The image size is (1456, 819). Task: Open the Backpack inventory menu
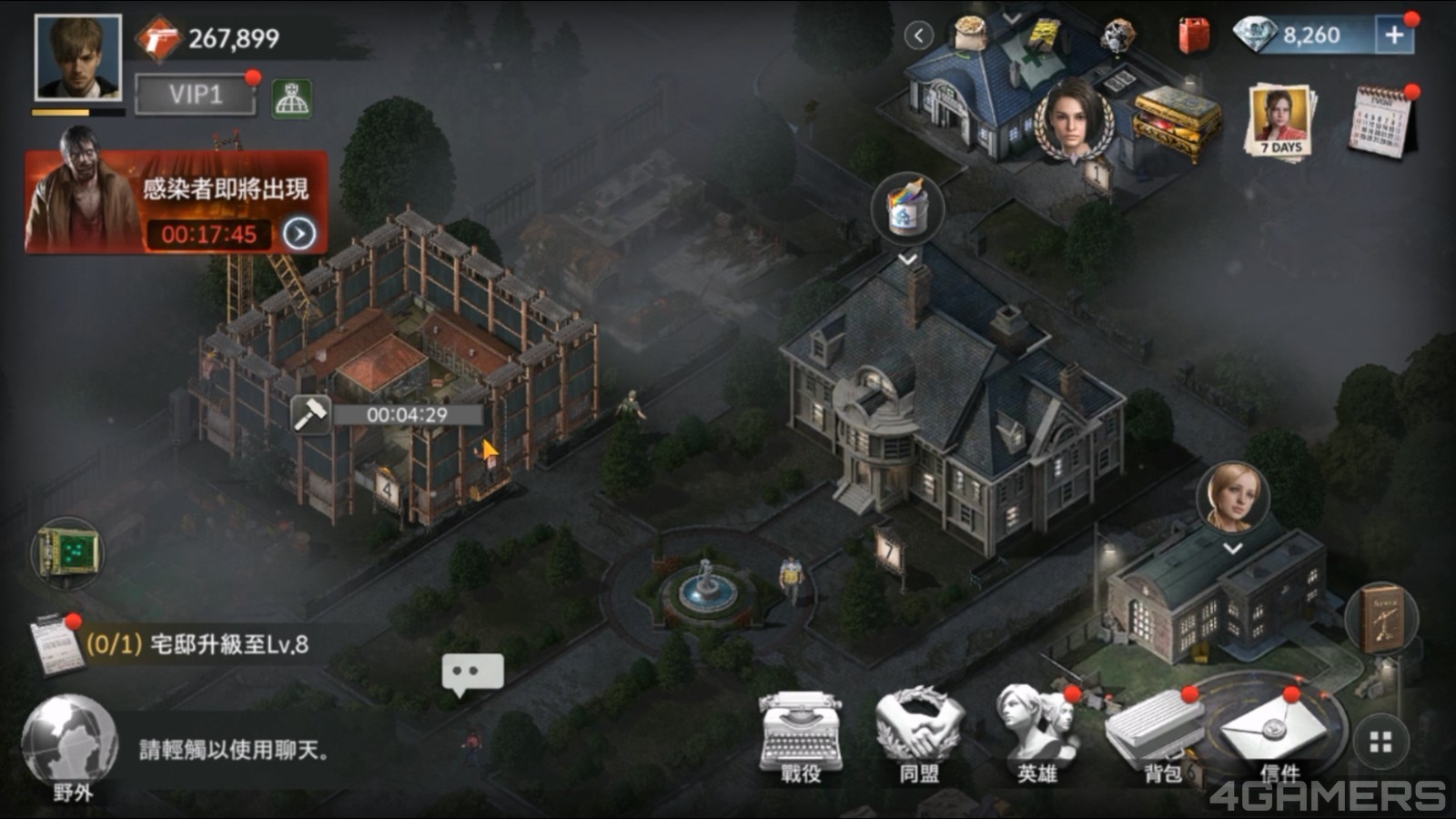coord(1156,733)
